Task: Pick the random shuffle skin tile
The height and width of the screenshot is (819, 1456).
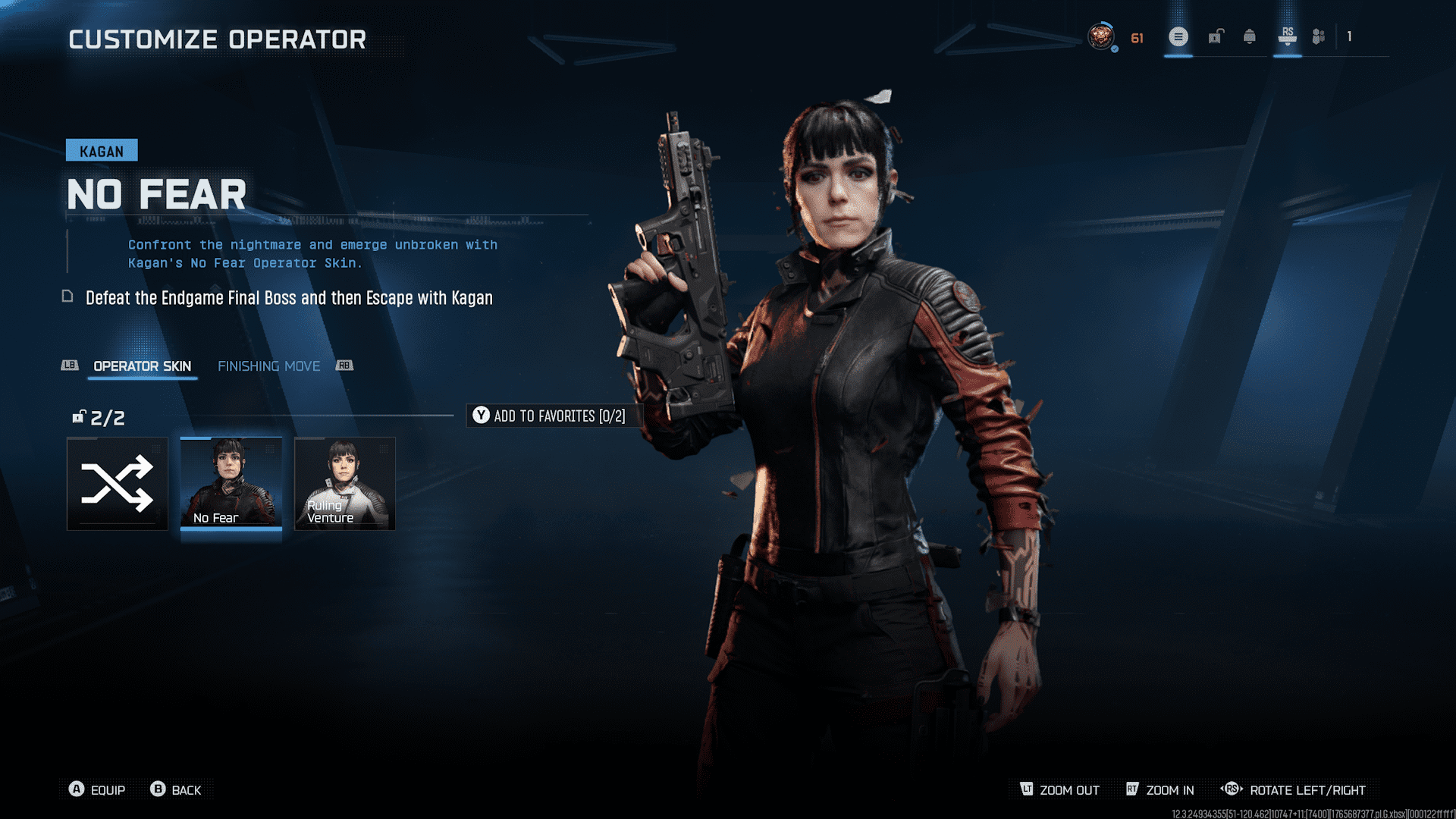Action: [x=117, y=483]
